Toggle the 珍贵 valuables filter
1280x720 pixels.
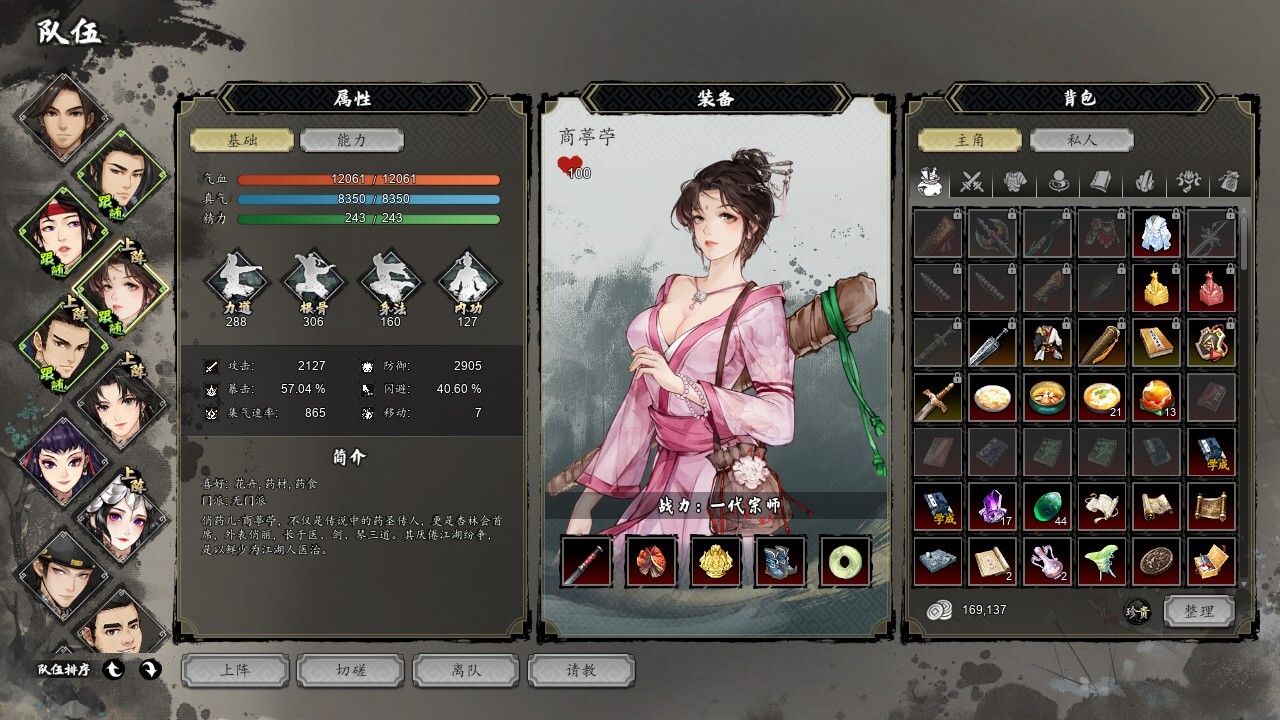[x=1137, y=611]
